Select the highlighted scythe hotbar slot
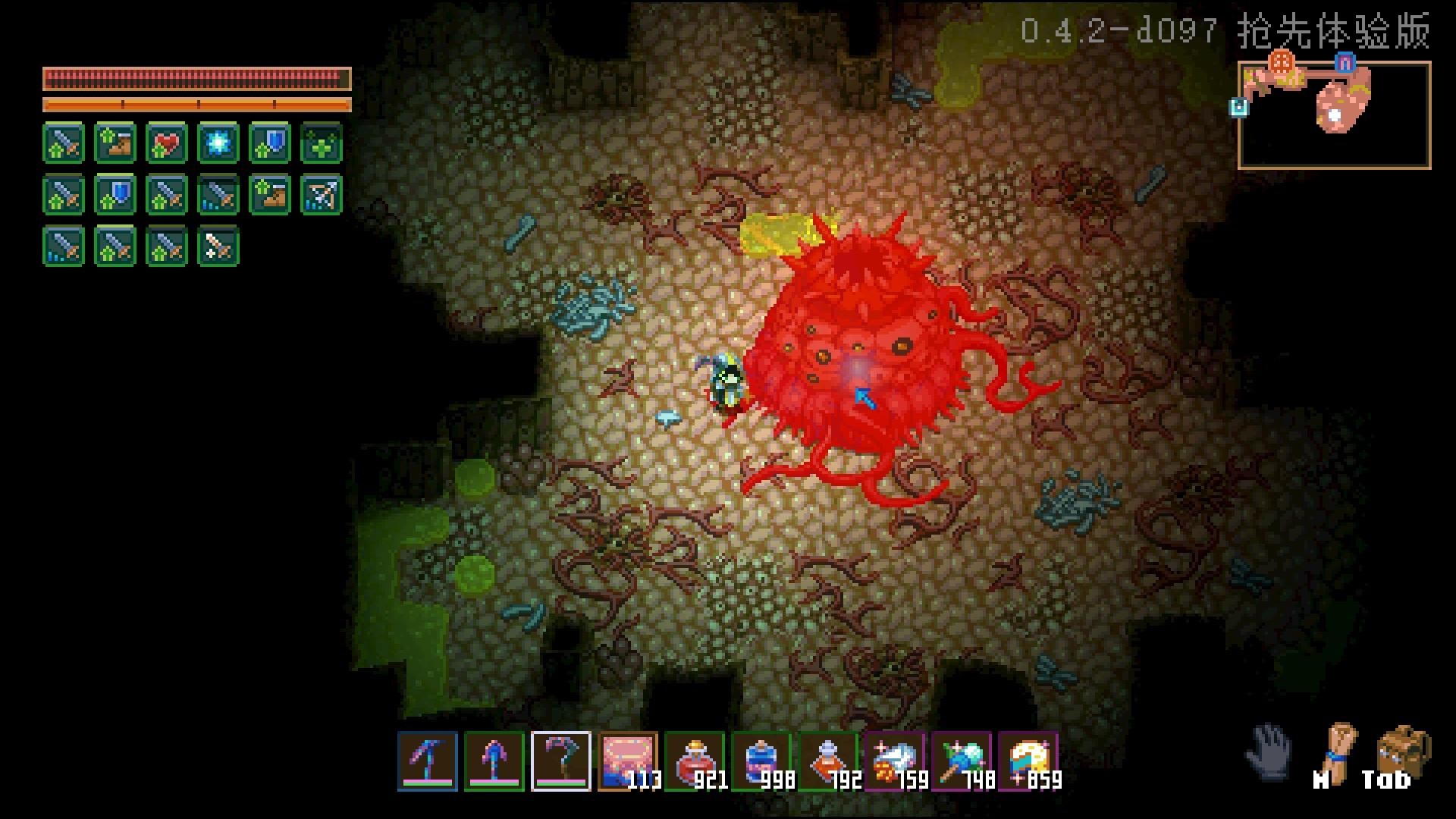 tap(561, 761)
